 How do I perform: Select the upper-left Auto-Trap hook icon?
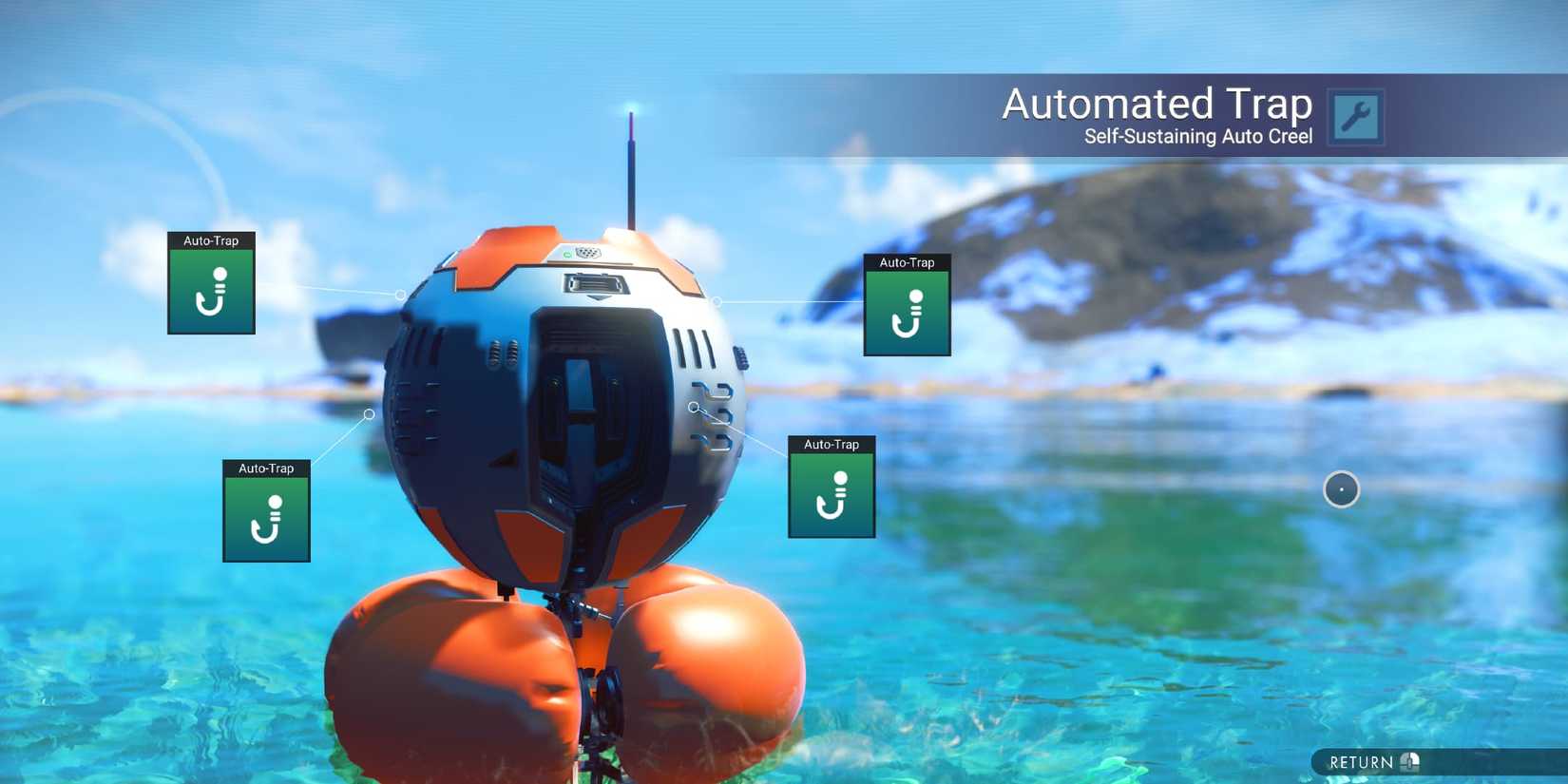210,296
